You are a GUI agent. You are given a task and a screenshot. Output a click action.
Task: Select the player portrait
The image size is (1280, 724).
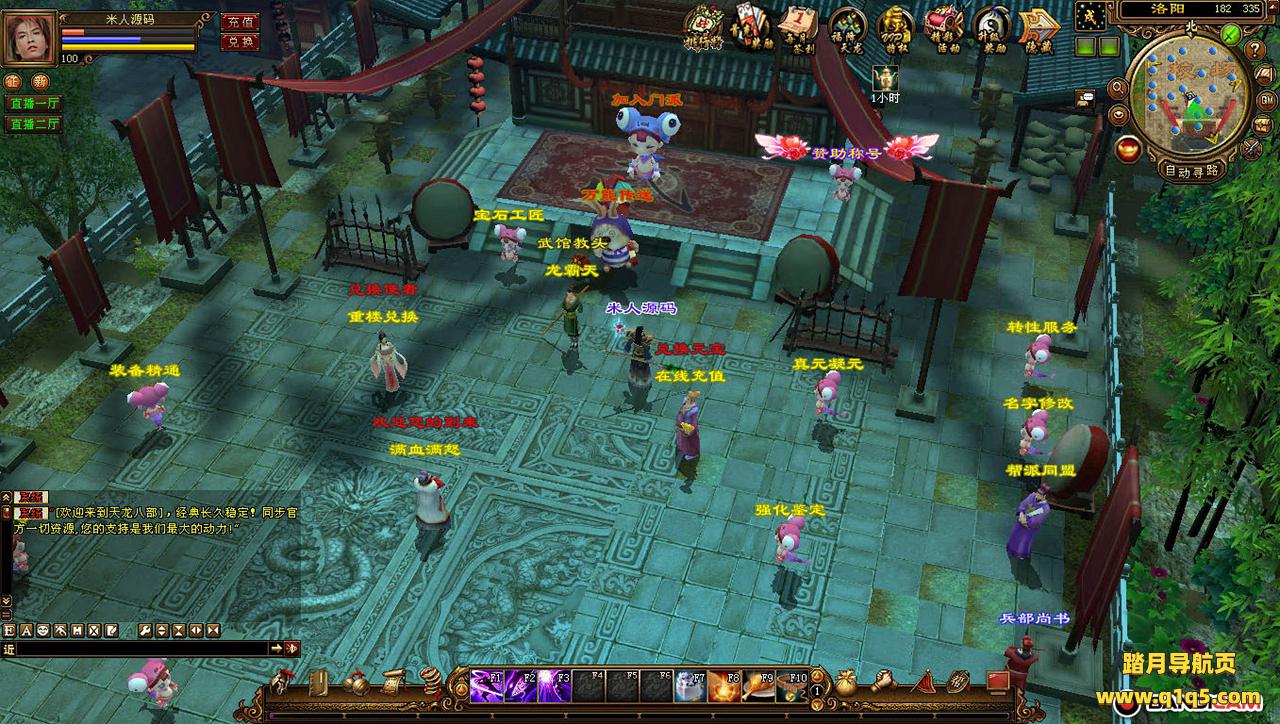tap(28, 38)
